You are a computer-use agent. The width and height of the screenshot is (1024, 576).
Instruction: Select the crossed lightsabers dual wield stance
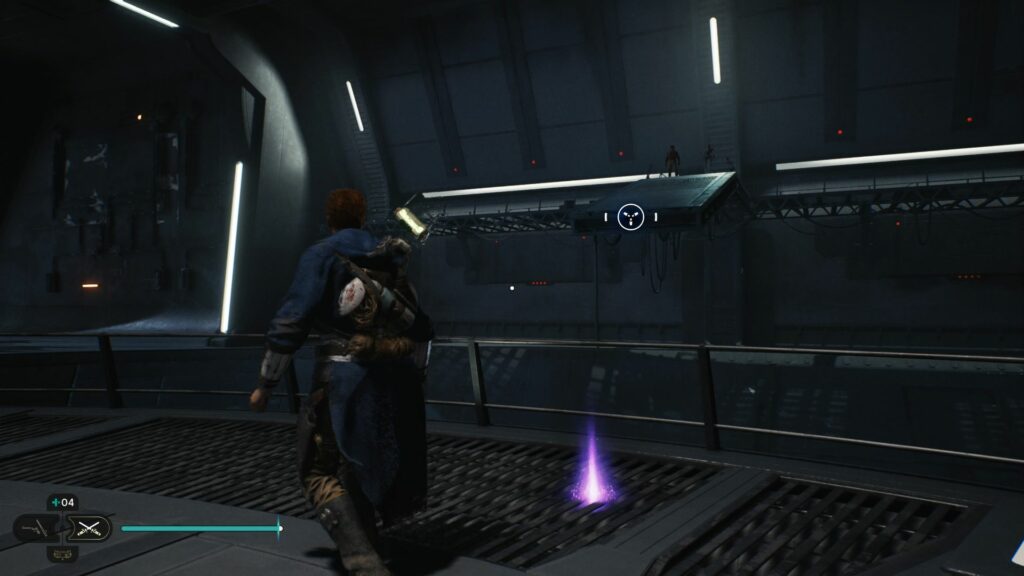(88, 528)
